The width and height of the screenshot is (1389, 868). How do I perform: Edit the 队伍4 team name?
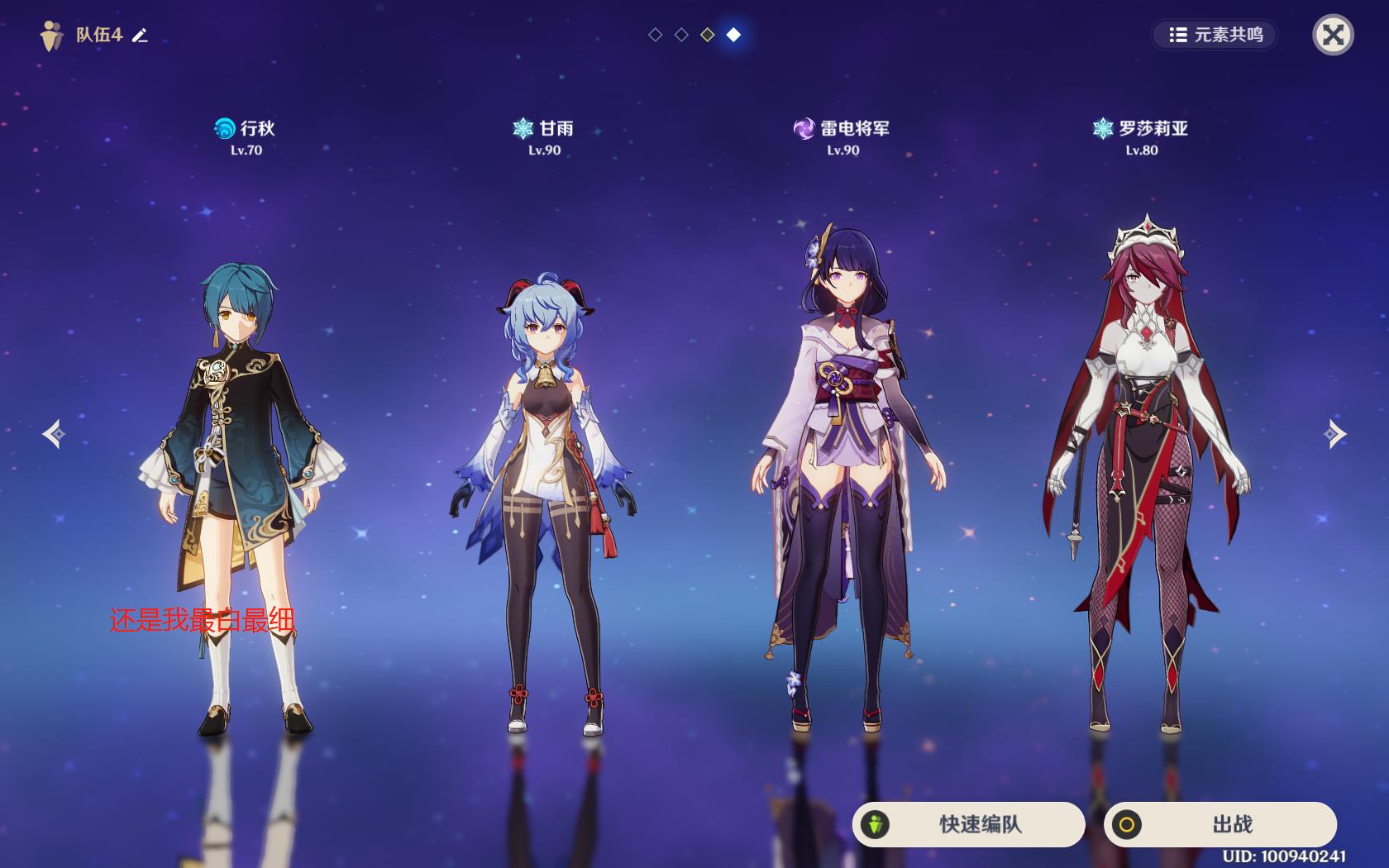pyautogui.click(x=141, y=35)
